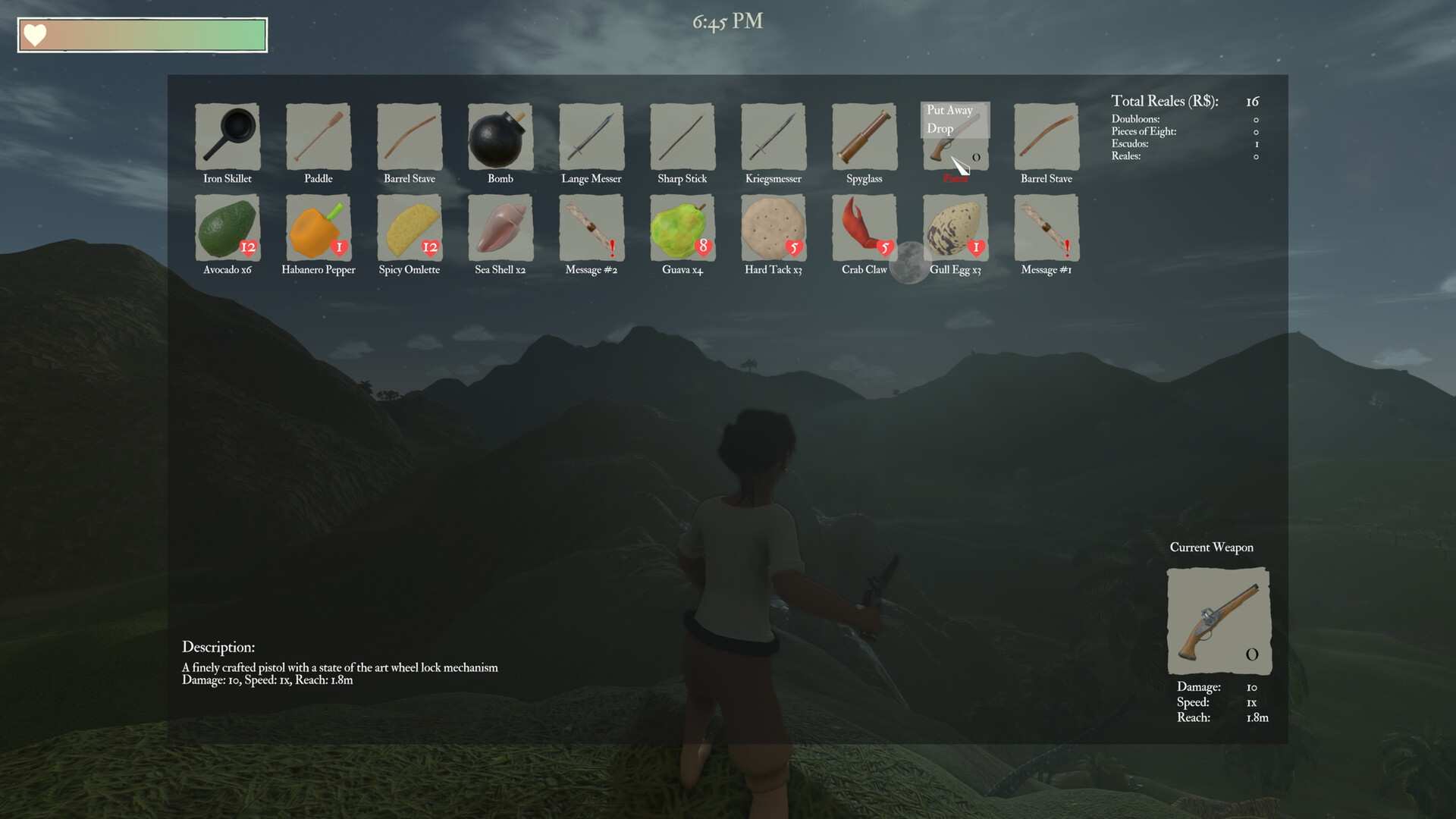Click the Crab Claw item
This screenshot has width=1456, height=819.
tap(864, 227)
